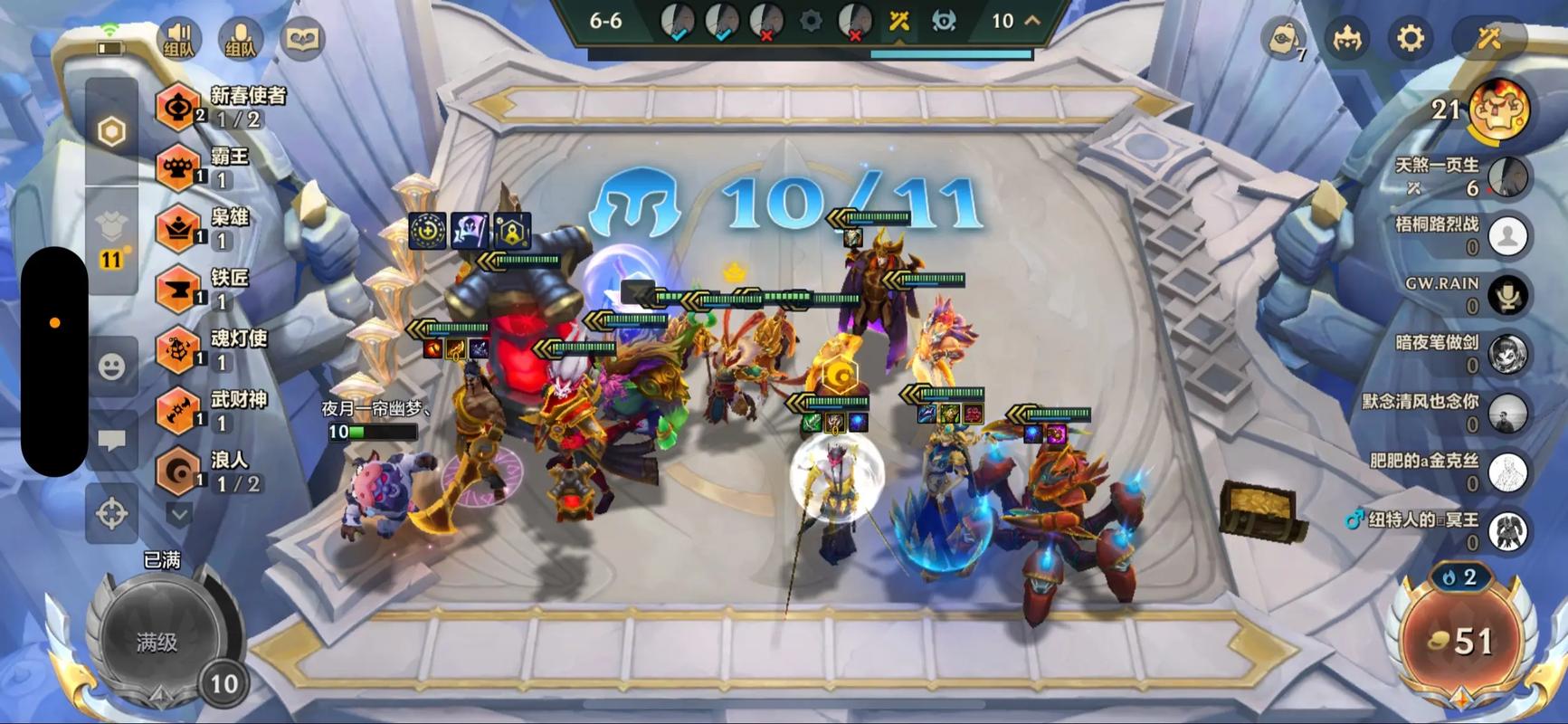This screenshot has height=724, width=1568.
Task: Open the crossed swords button at top right
Action: pyautogui.click(x=1488, y=39)
